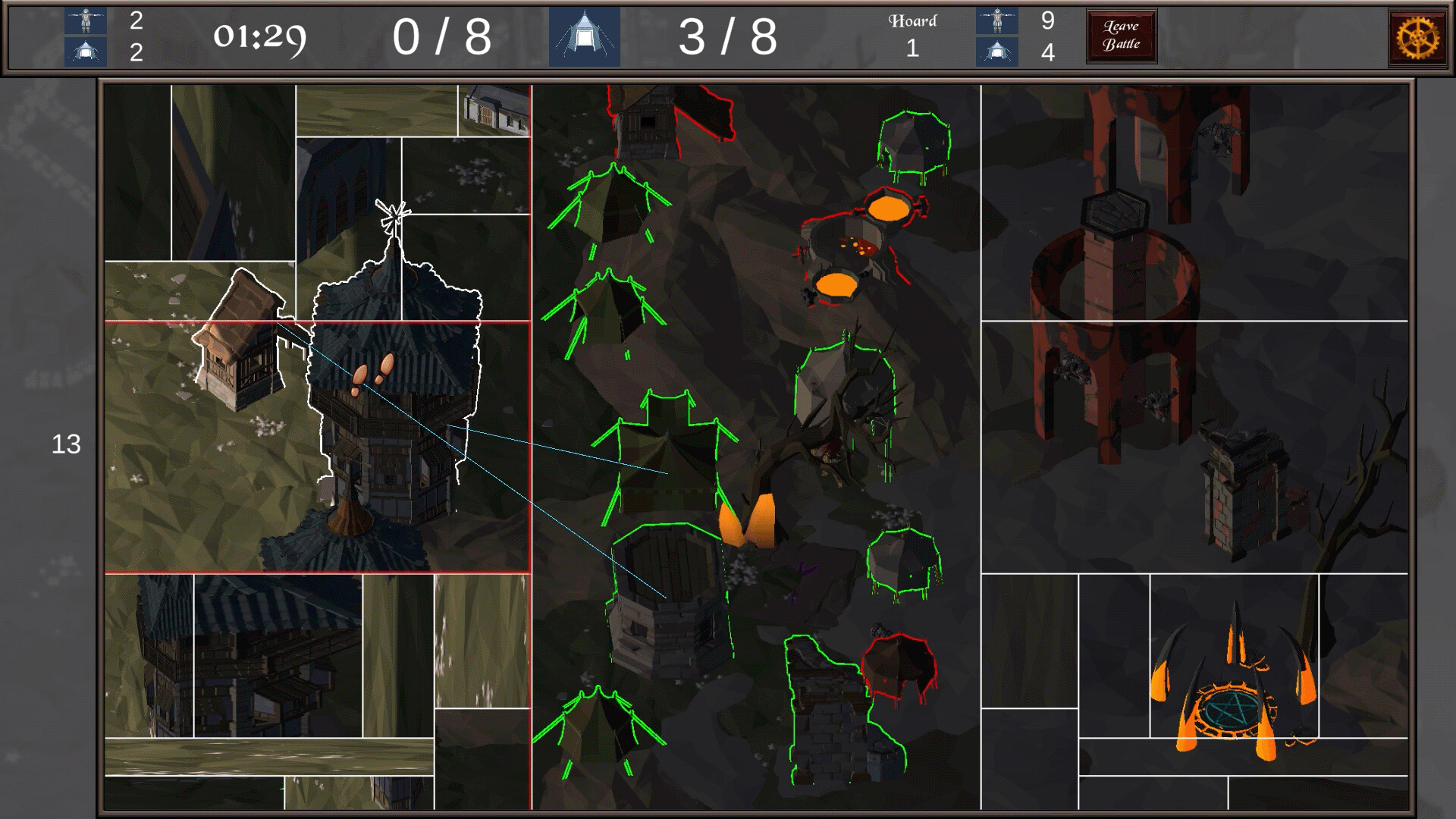Click the number 13 on the left edge
Screen dimensions: 1456x819
coord(67,444)
